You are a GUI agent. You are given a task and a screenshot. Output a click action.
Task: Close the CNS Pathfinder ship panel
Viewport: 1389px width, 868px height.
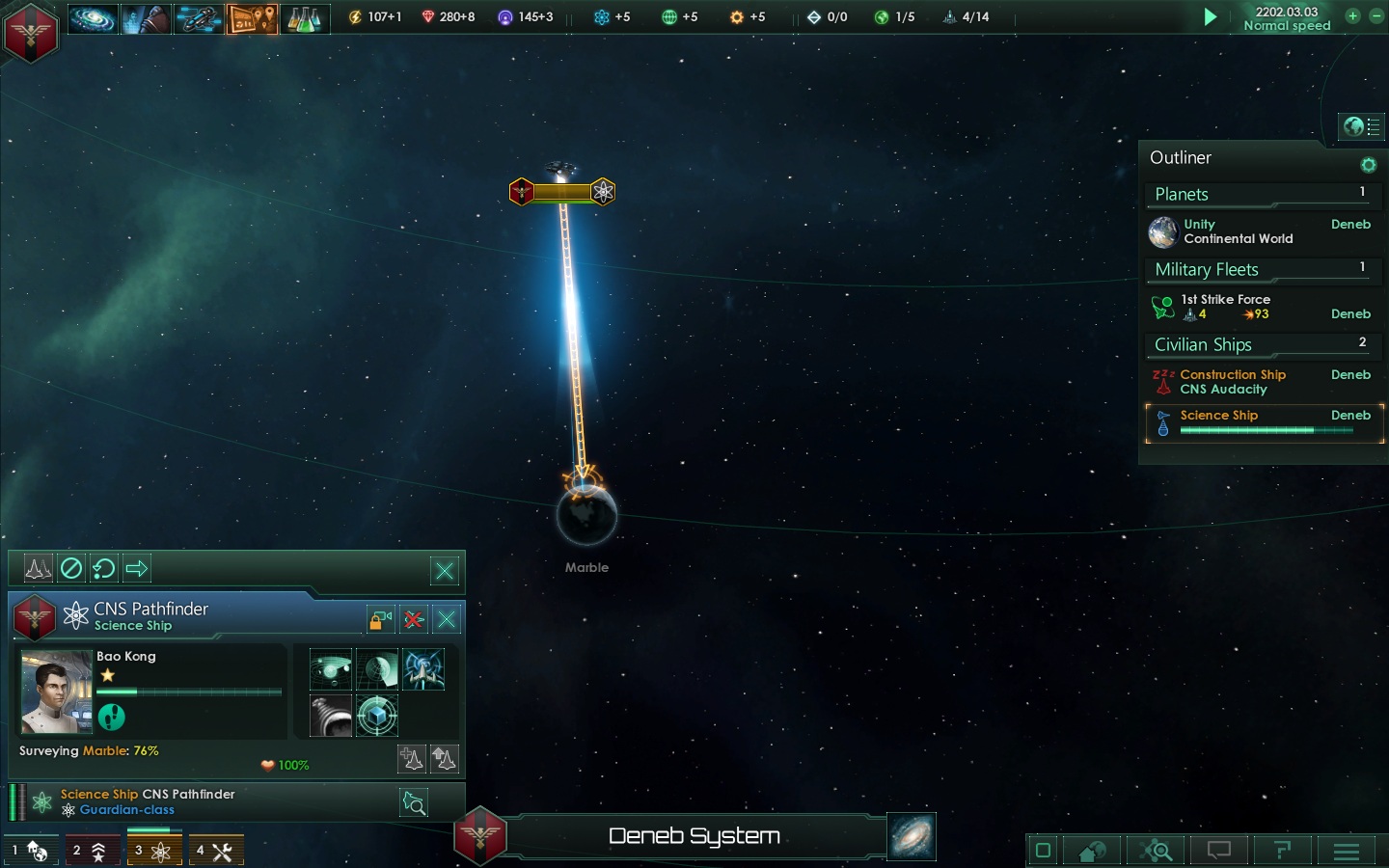click(447, 619)
